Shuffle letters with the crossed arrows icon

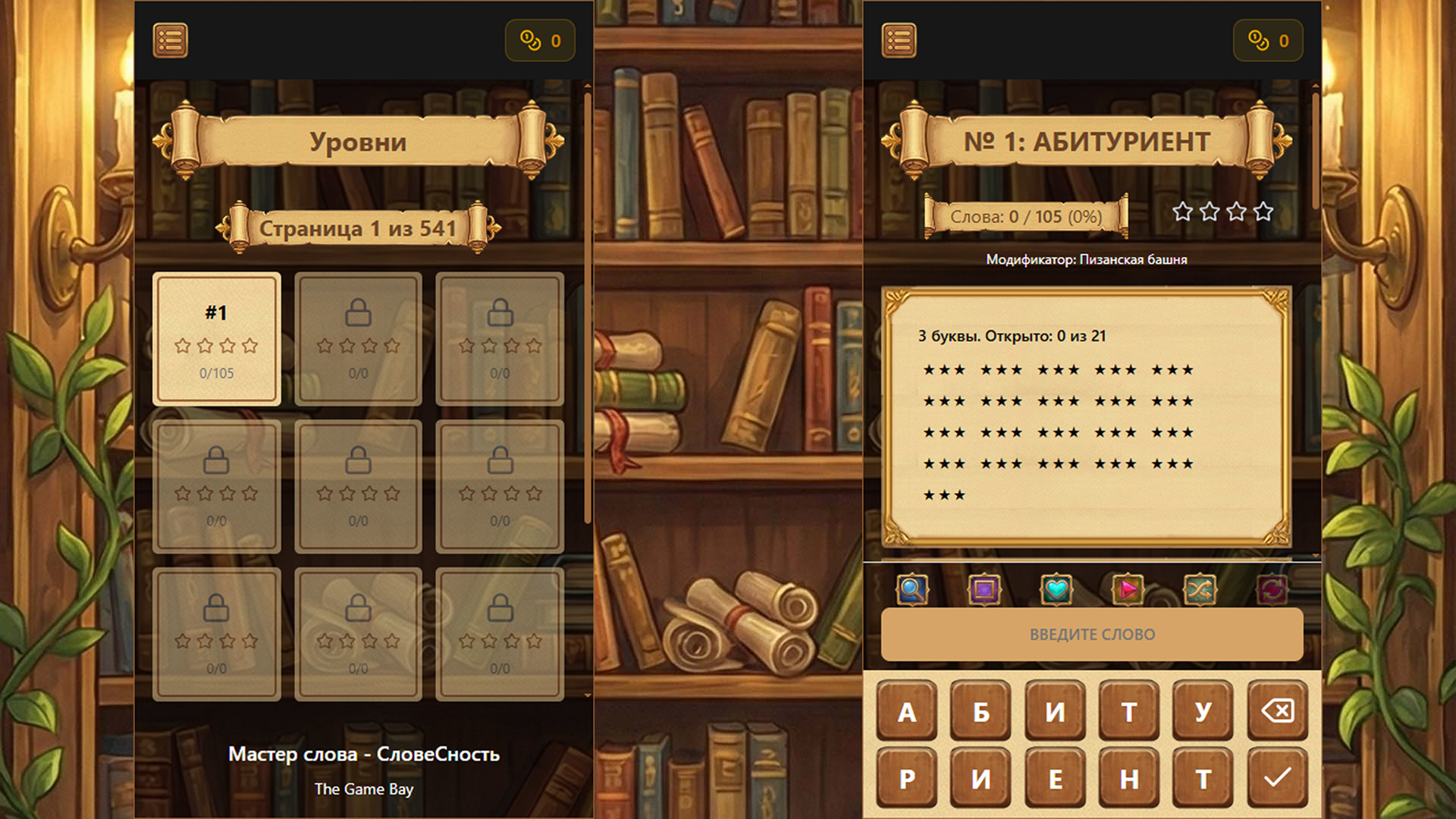tap(1200, 591)
